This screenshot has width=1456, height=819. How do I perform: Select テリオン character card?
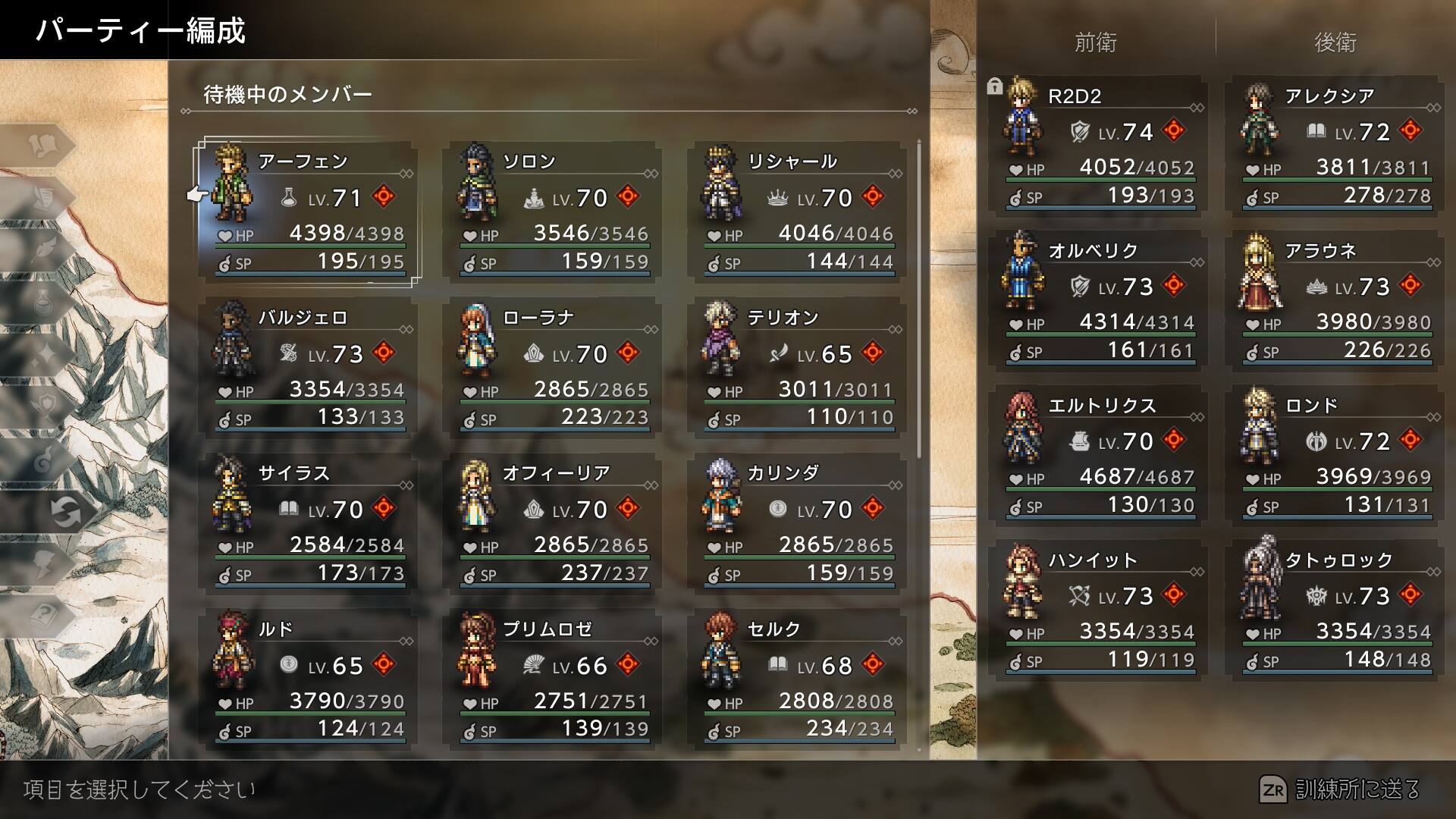[x=796, y=369]
